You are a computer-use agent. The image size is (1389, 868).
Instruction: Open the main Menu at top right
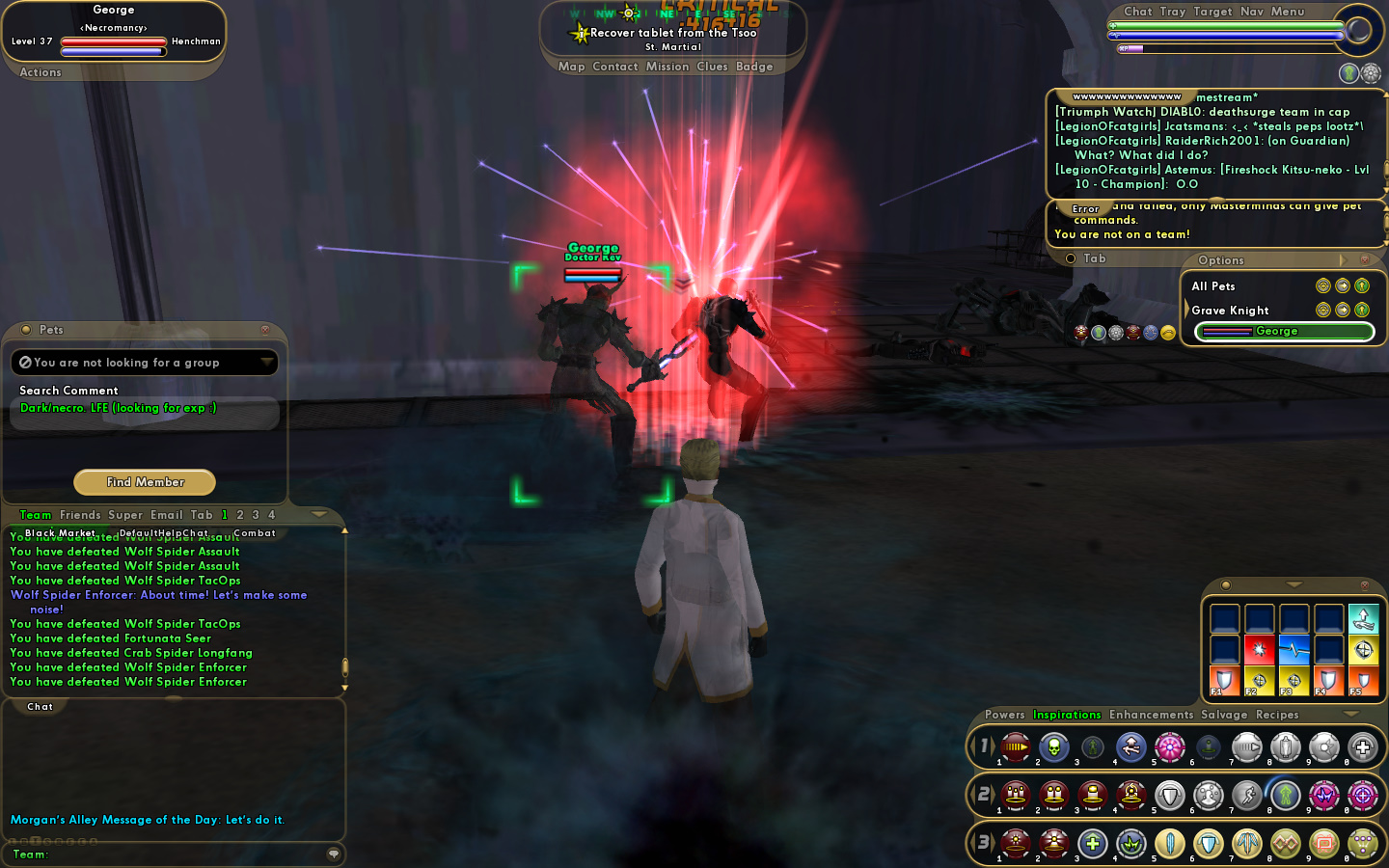tap(1288, 12)
